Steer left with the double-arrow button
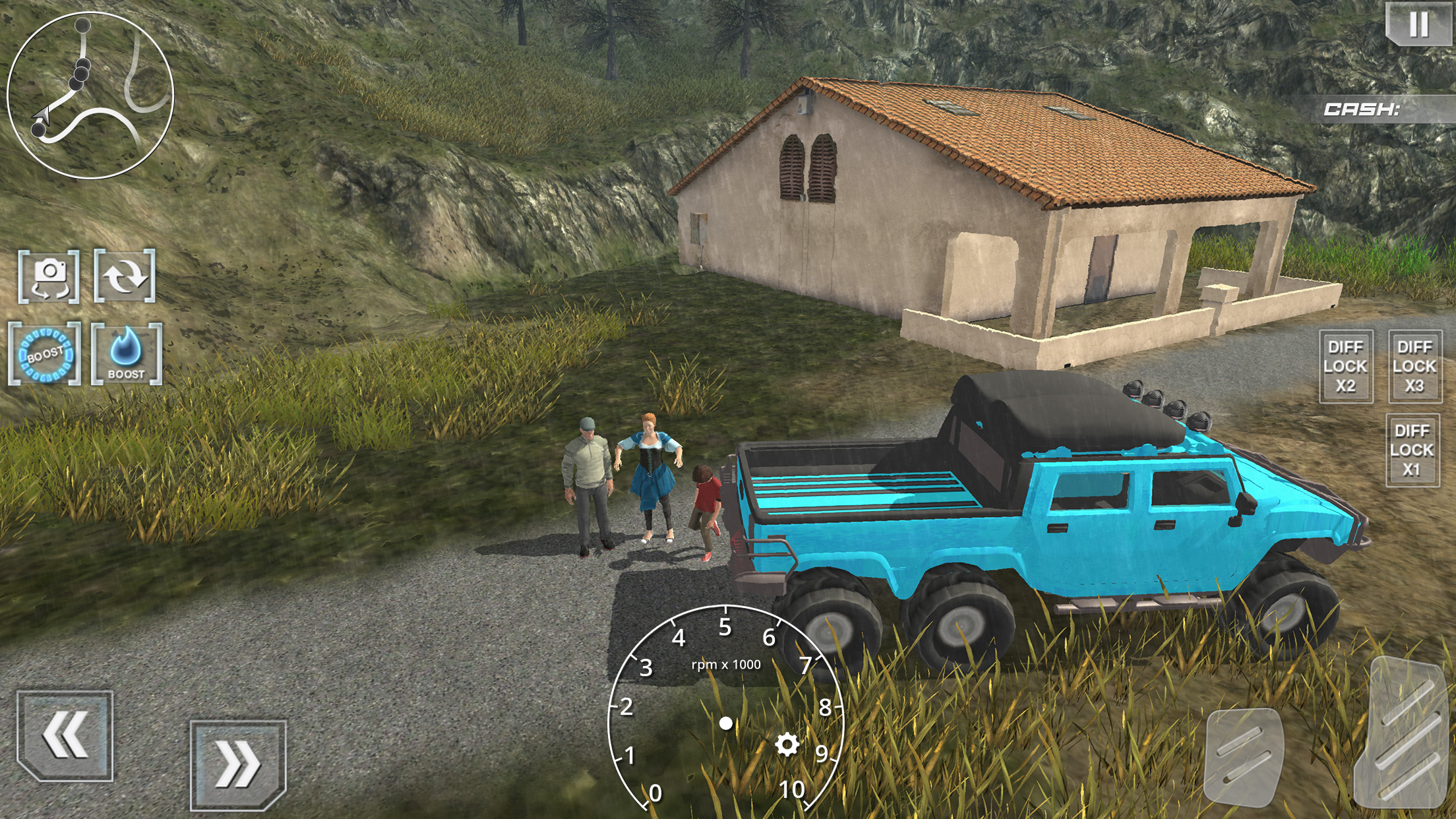The height and width of the screenshot is (819, 1456). click(x=65, y=735)
